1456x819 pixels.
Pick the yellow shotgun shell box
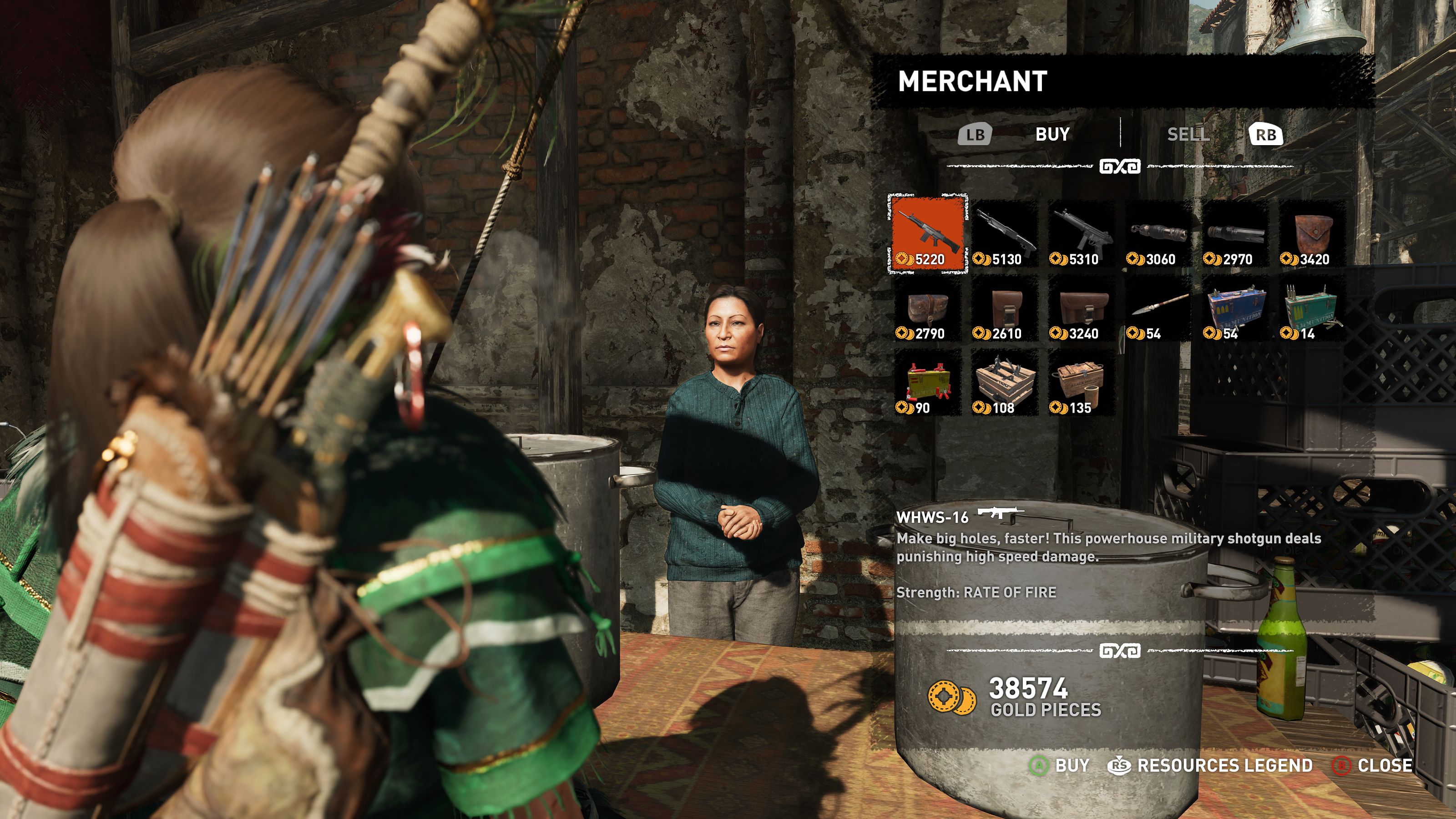[928, 383]
